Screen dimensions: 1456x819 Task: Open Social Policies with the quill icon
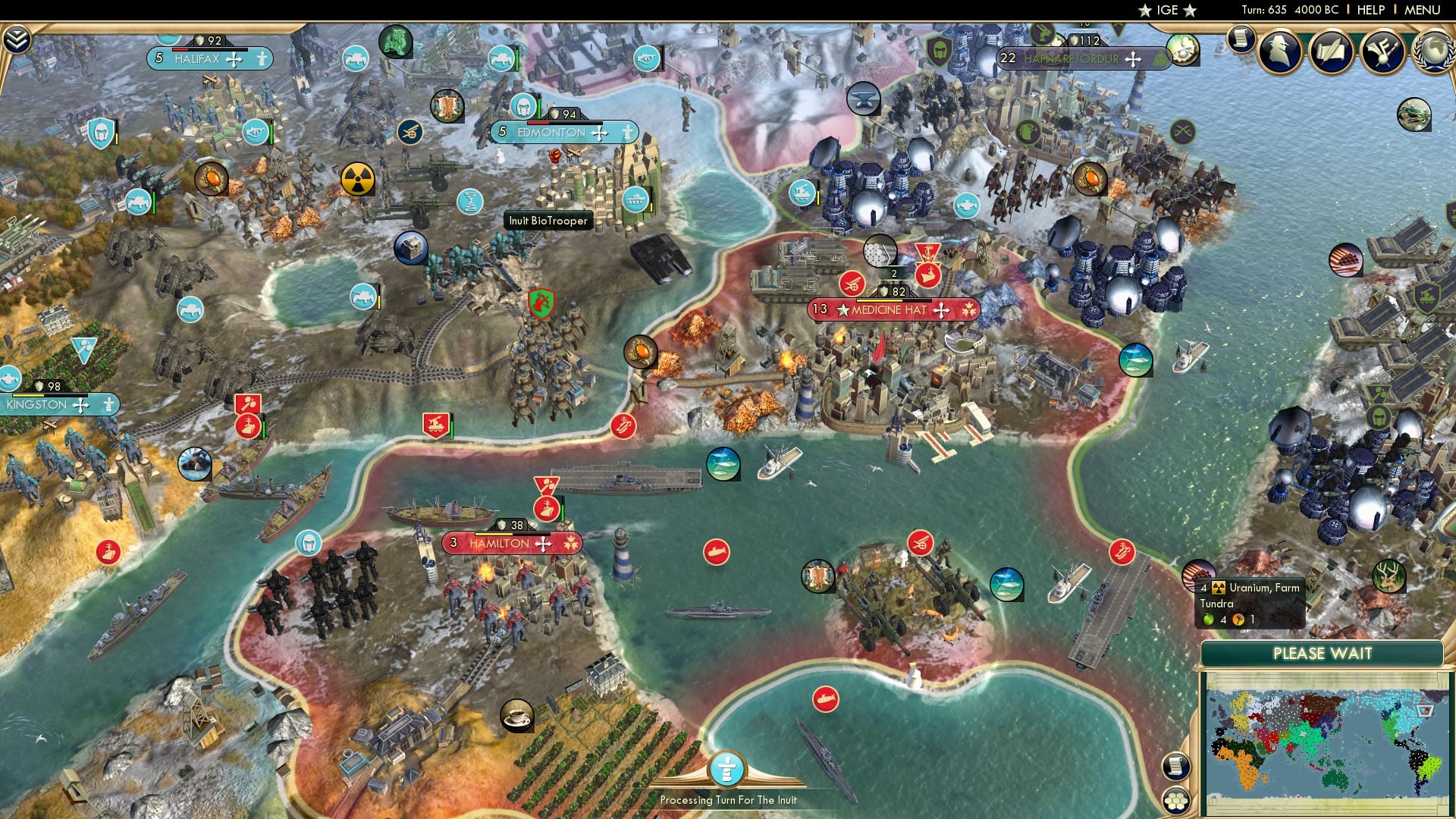click(1332, 52)
